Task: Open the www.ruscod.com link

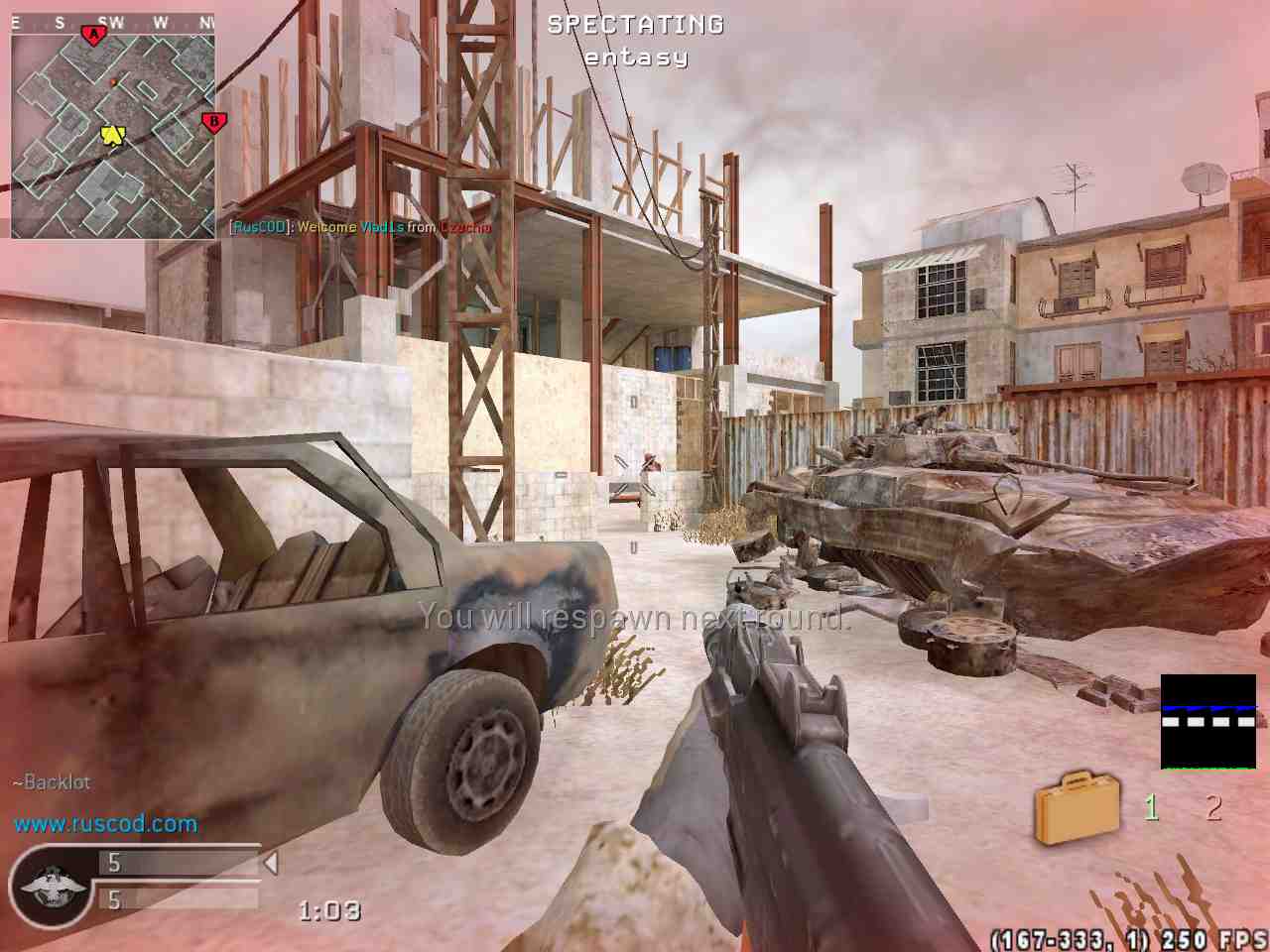Action: (x=105, y=824)
